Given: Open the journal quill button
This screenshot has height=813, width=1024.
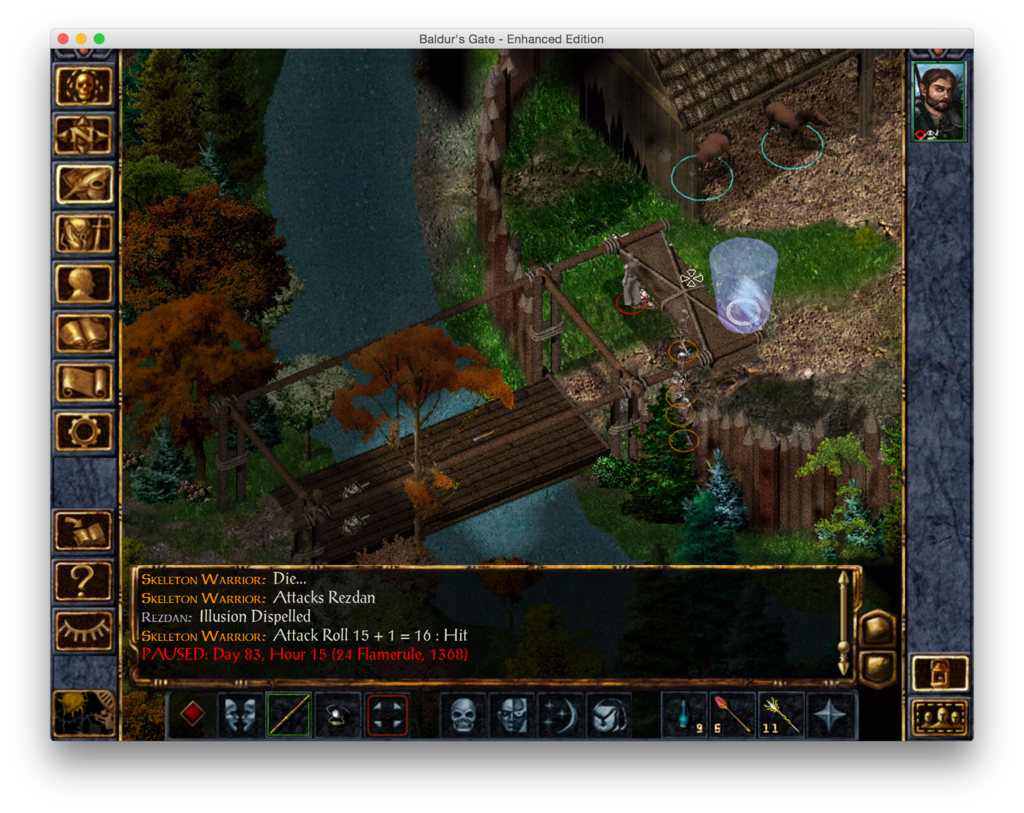Looking at the screenshot, I should point(84,185).
